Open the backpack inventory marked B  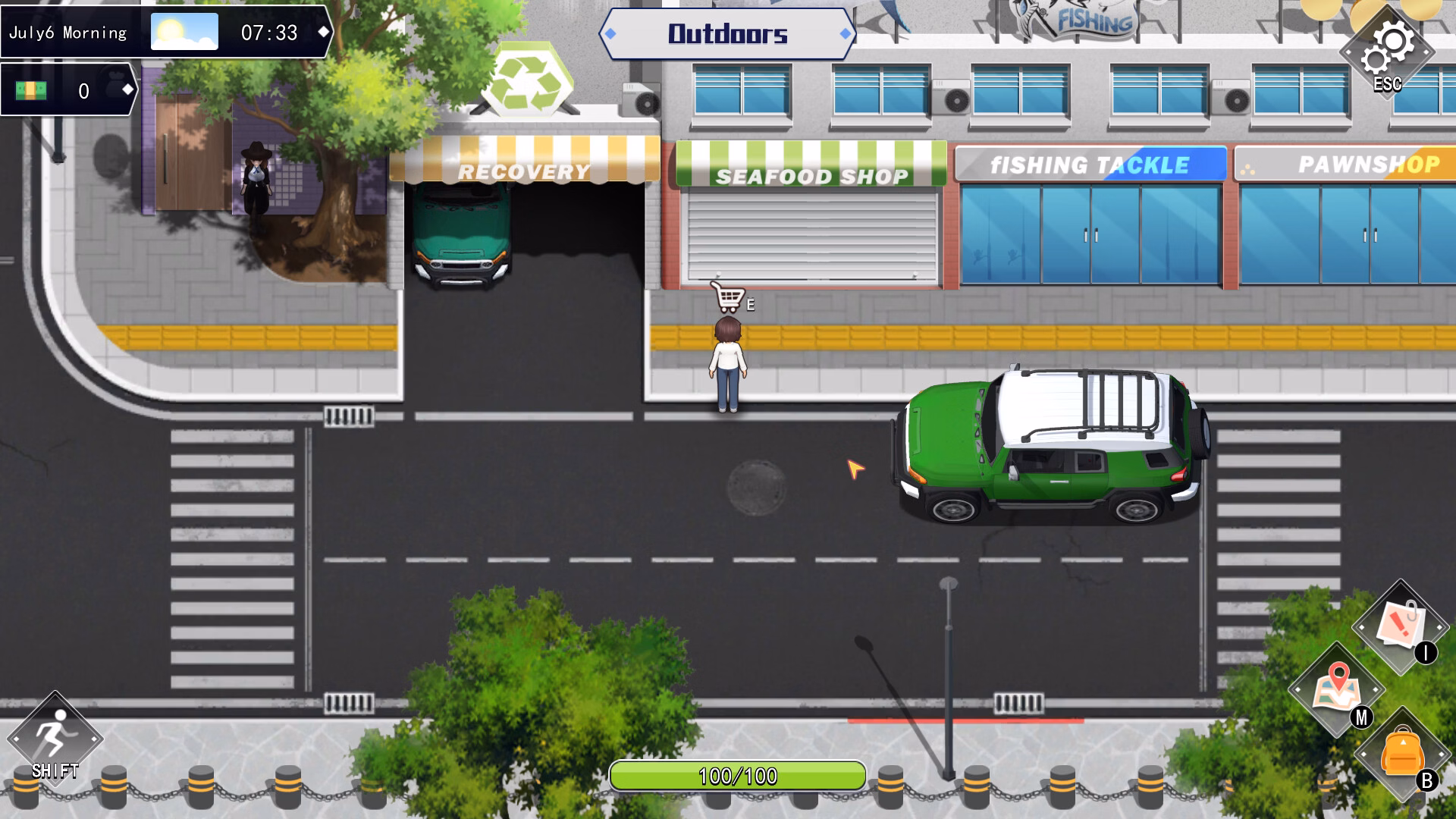click(1404, 752)
